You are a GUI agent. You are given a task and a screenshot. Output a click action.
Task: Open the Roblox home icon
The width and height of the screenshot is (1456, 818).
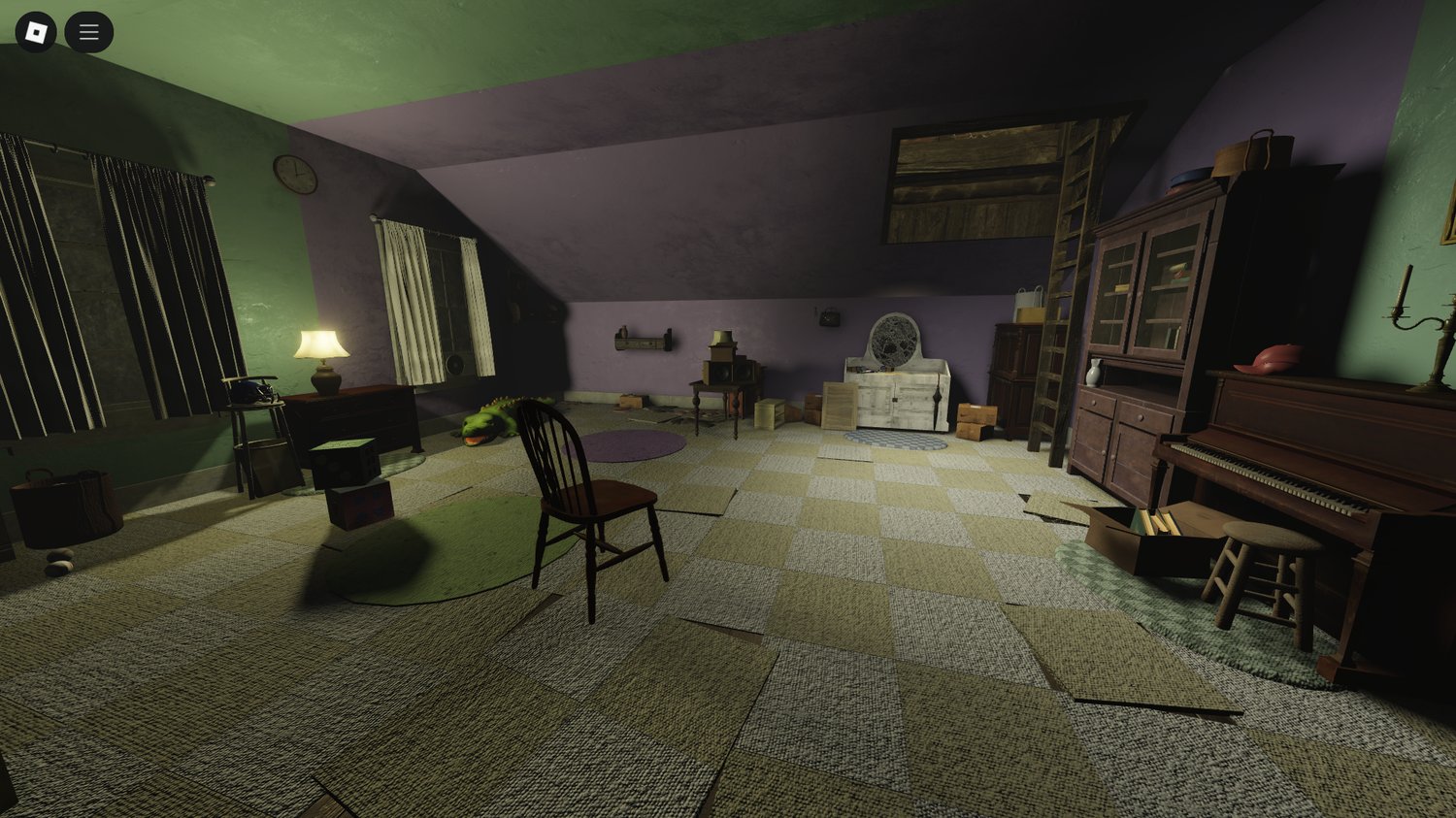click(37, 31)
